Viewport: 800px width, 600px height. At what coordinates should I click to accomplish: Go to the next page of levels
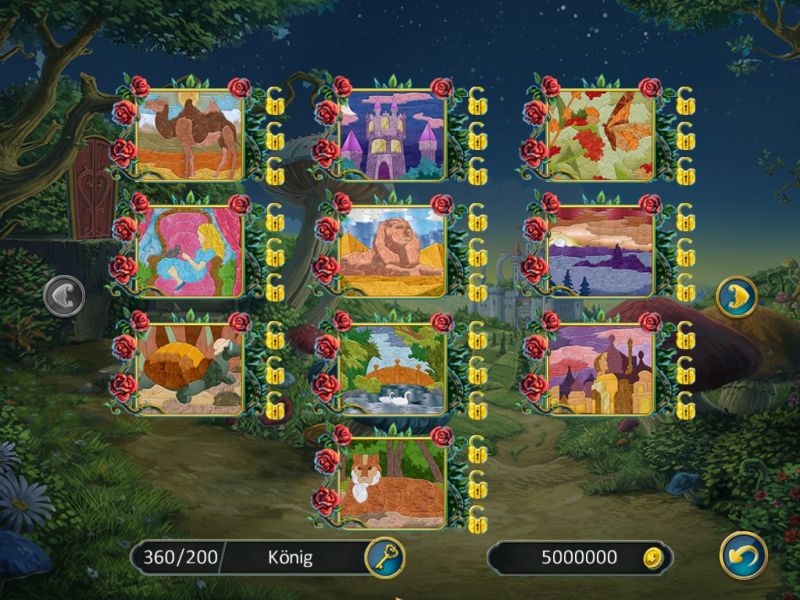point(736,297)
